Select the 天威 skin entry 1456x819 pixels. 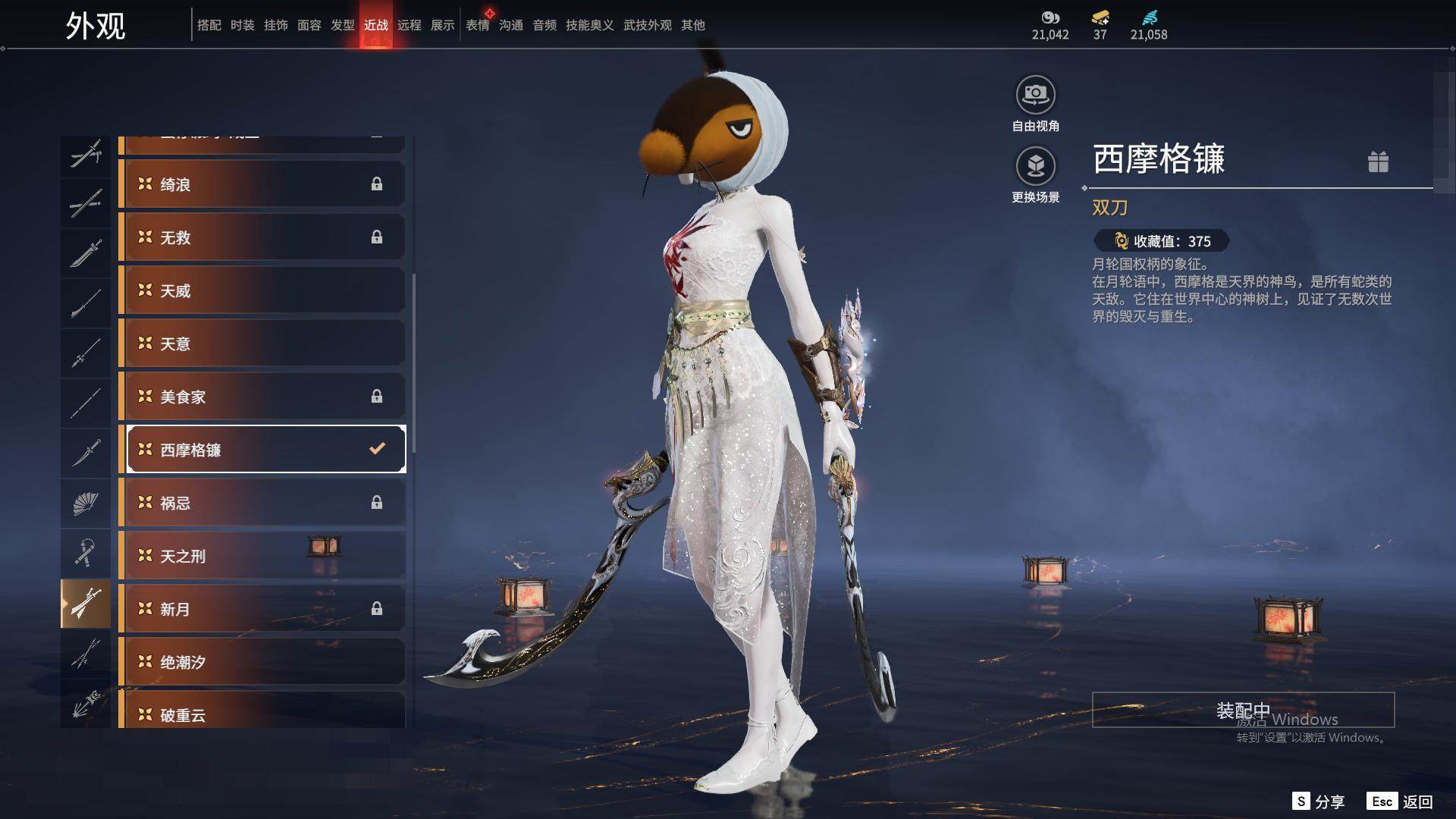click(262, 290)
